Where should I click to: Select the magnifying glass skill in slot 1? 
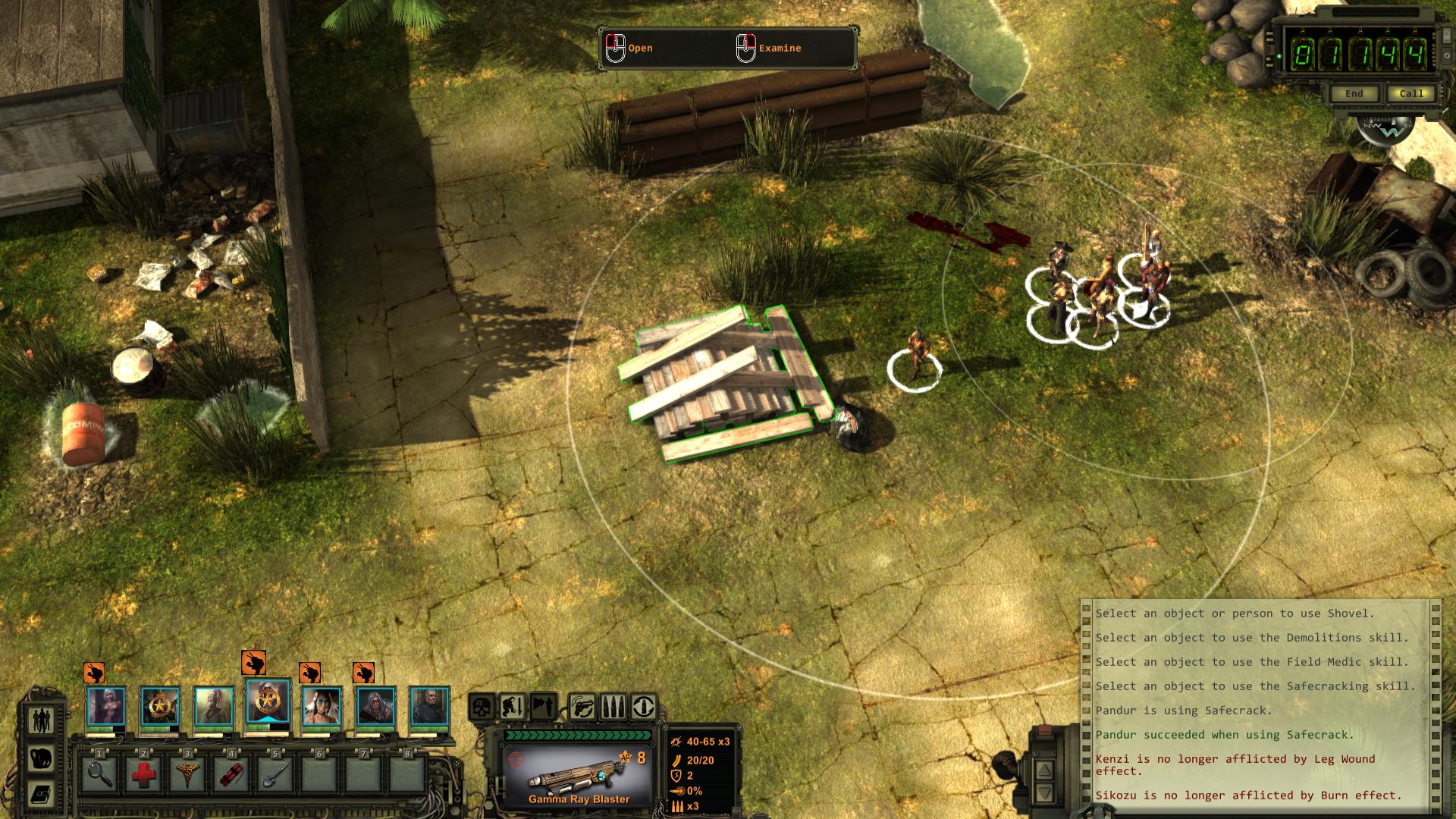tap(99, 774)
